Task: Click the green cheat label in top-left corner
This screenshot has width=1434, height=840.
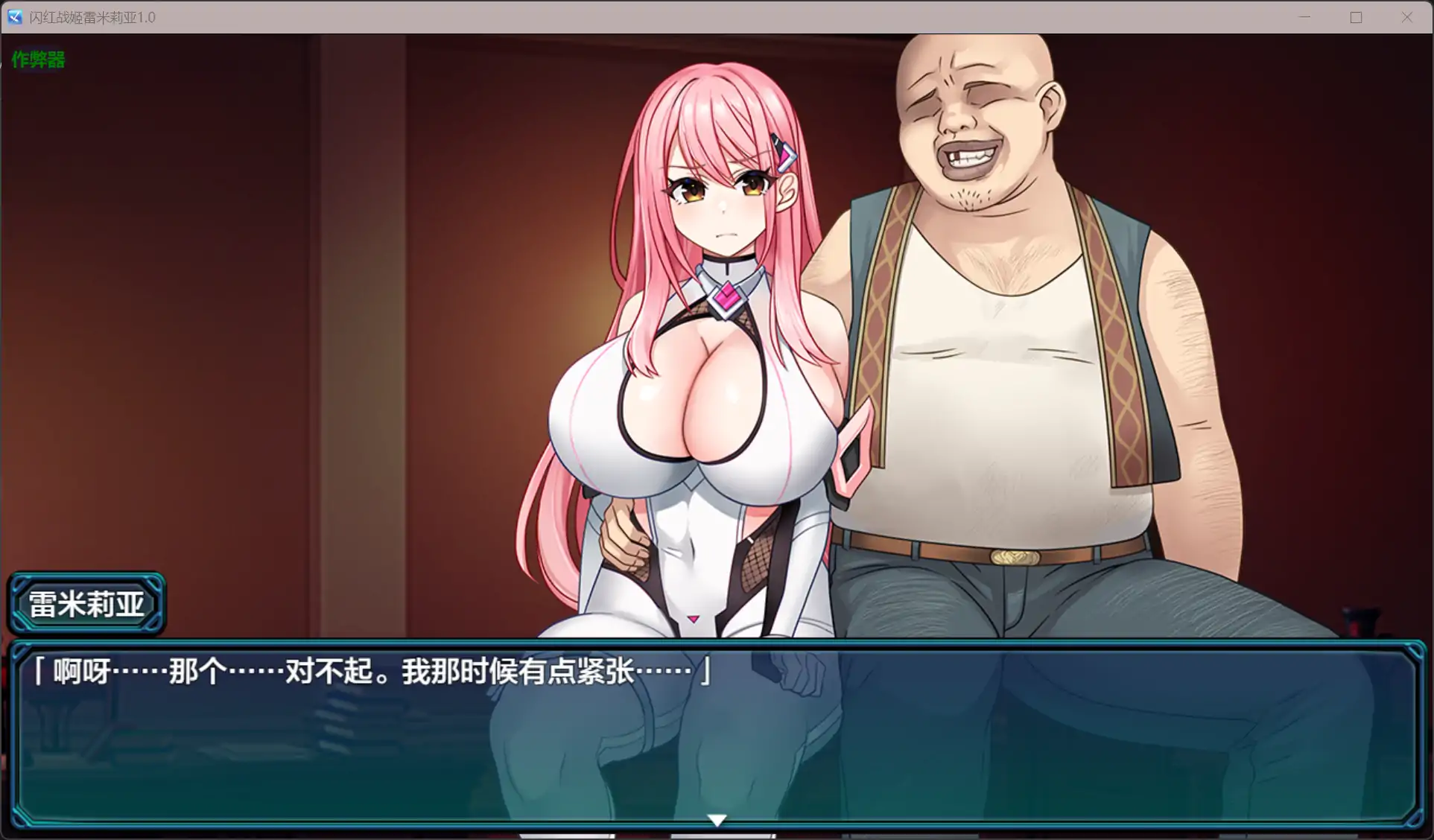Action: [x=37, y=59]
